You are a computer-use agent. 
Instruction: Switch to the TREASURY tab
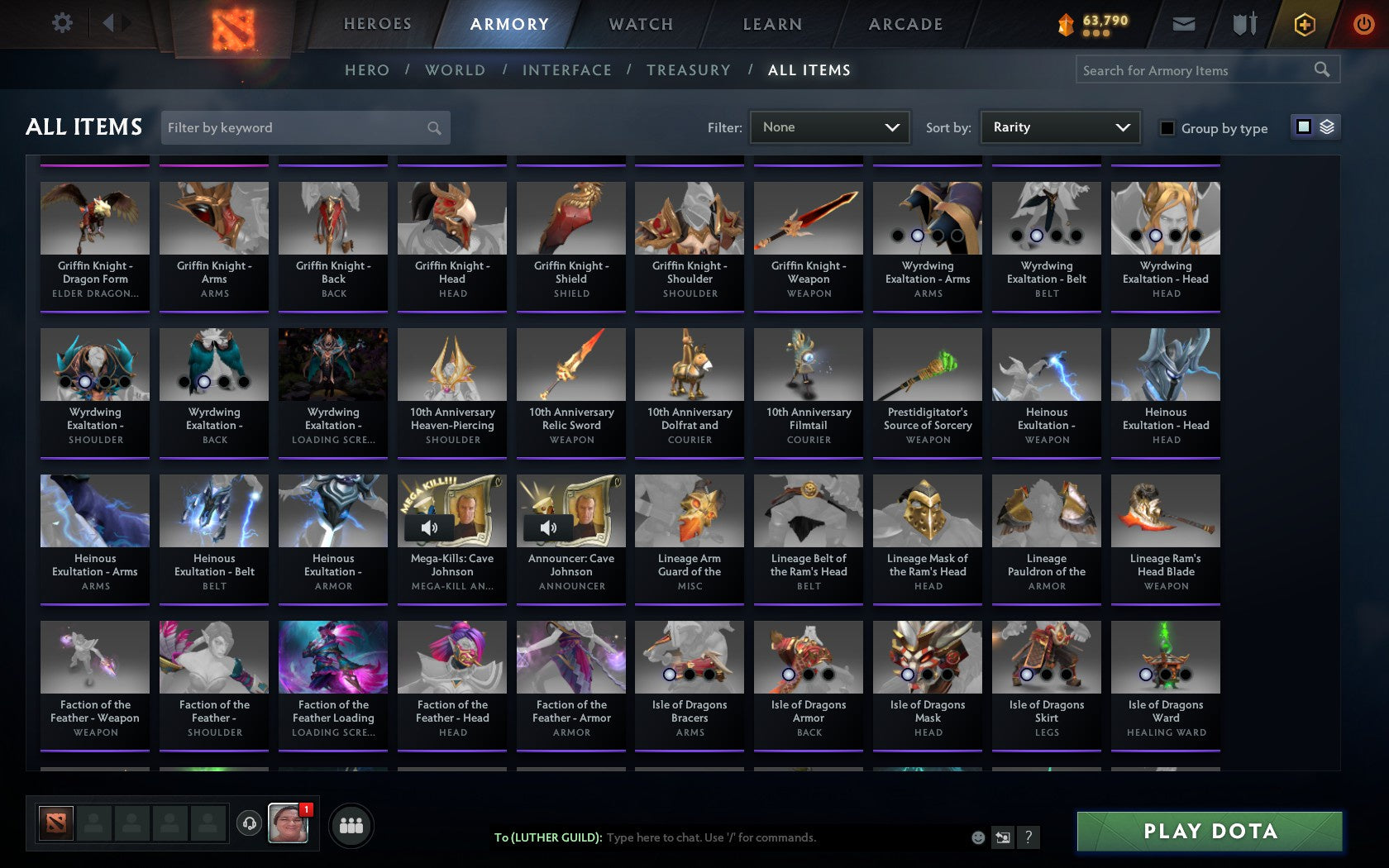689,70
